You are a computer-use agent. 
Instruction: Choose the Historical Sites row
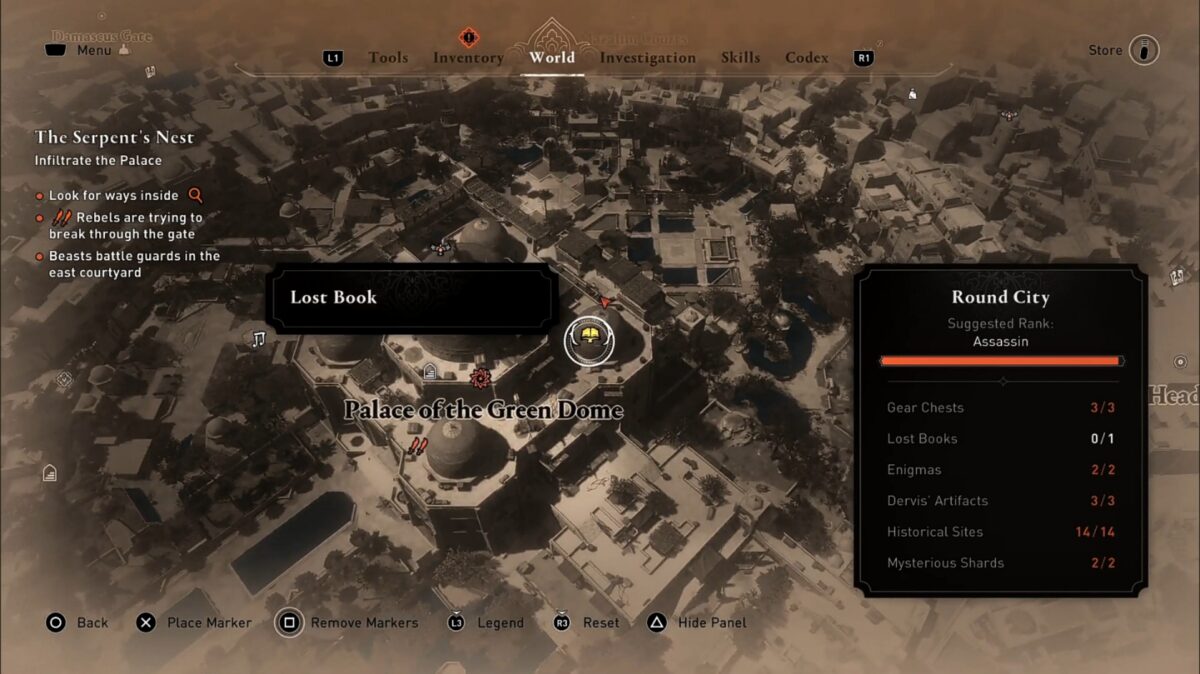pyautogui.click(x=1001, y=532)
